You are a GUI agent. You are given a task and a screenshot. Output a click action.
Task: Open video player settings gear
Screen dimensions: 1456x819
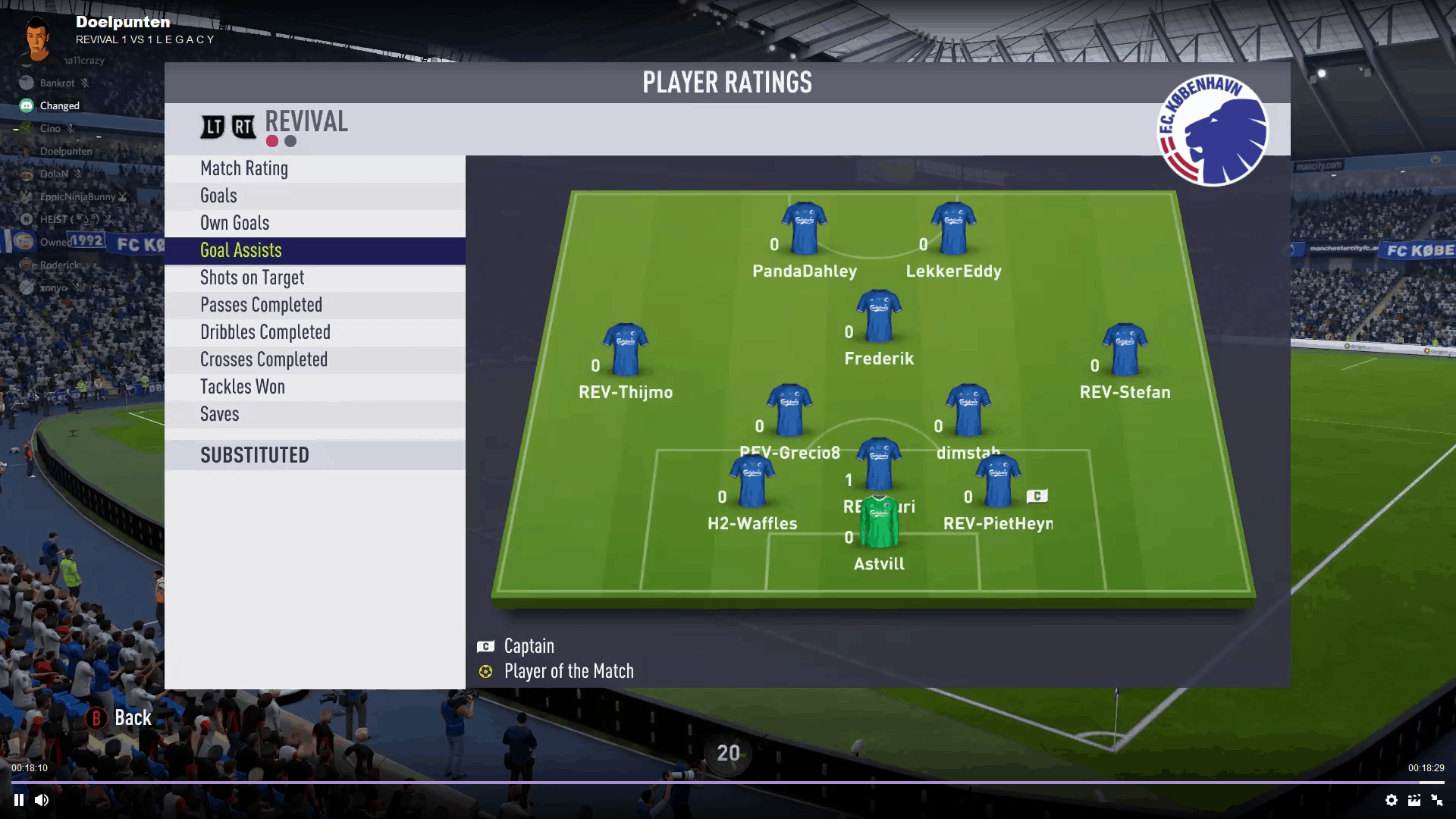(1392, 800)
